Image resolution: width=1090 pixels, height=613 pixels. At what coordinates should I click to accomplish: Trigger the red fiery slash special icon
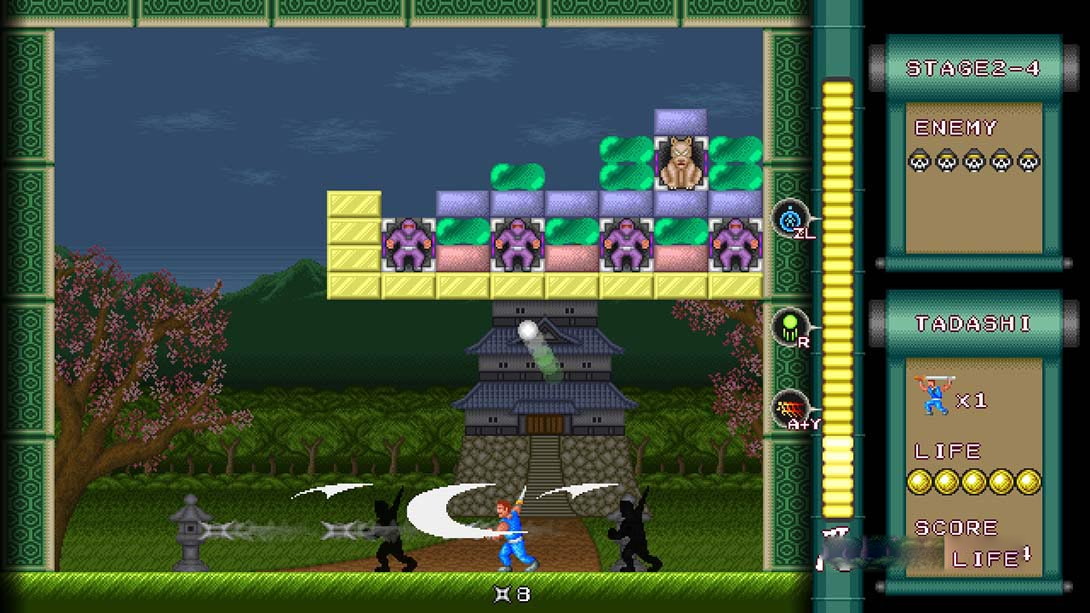790,407
